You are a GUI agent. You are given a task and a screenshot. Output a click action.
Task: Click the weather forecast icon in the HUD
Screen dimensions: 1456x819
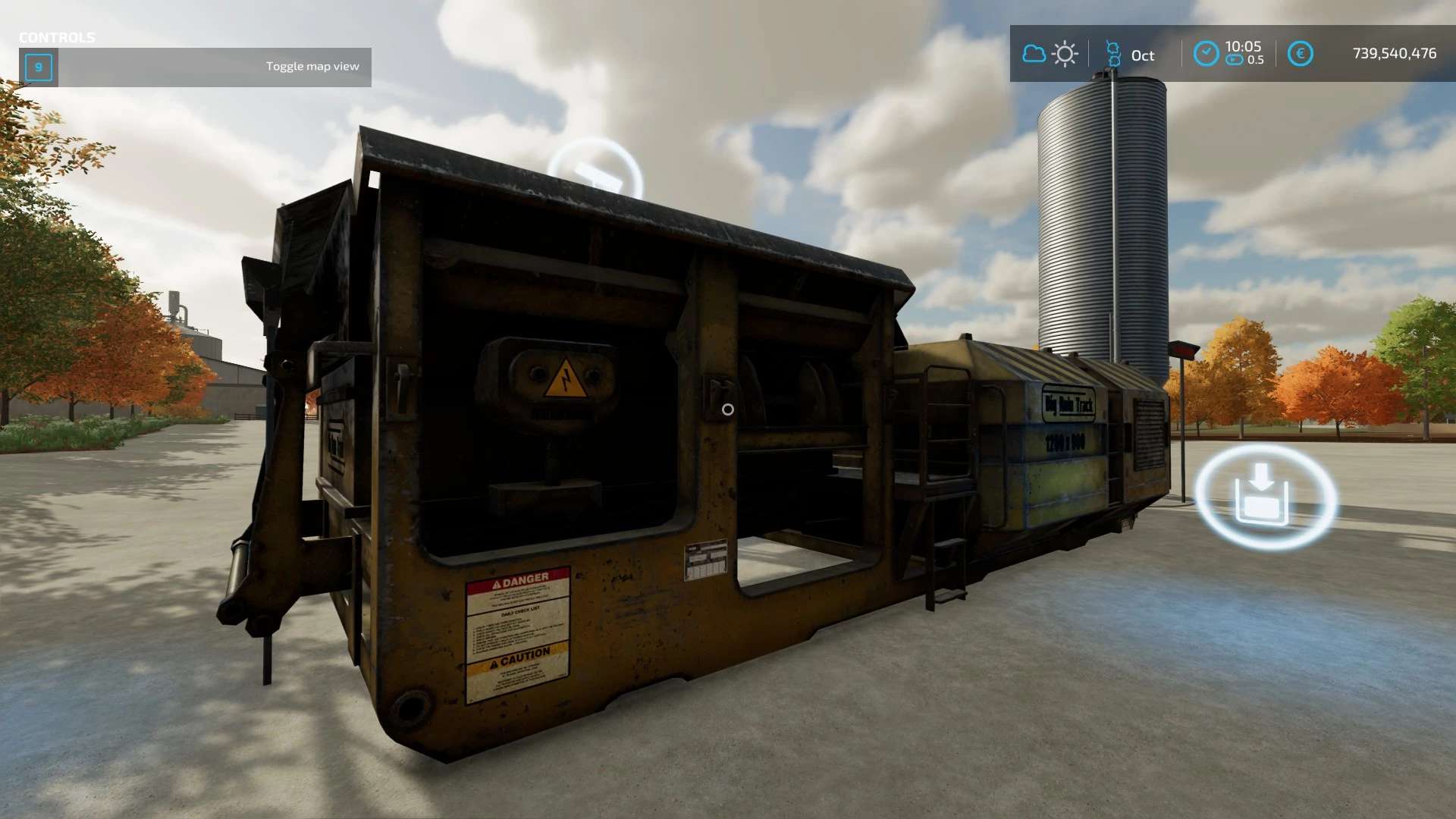[x=1050, y=54]
